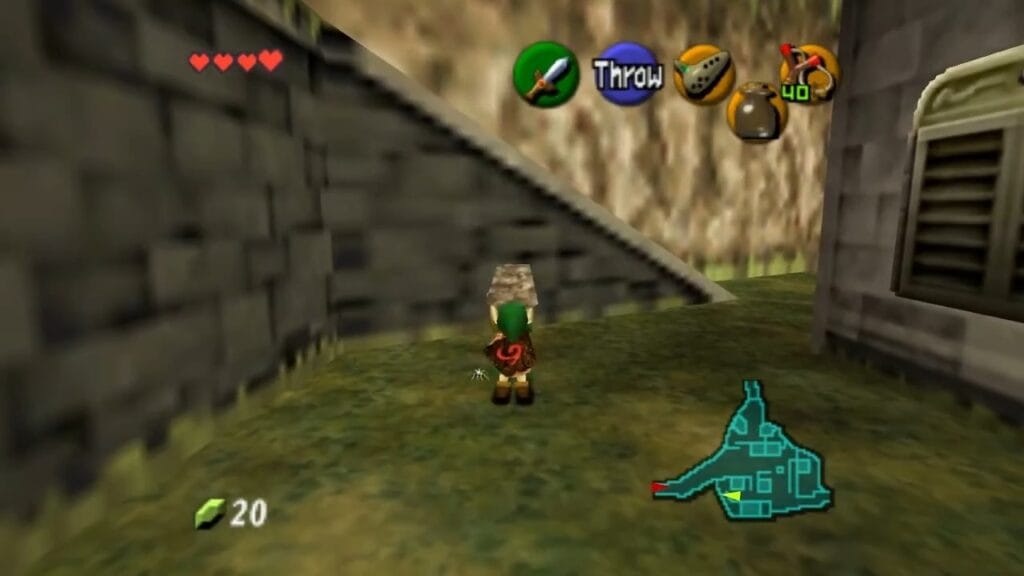Click the blue Throw action button

(x=627, y=74)
